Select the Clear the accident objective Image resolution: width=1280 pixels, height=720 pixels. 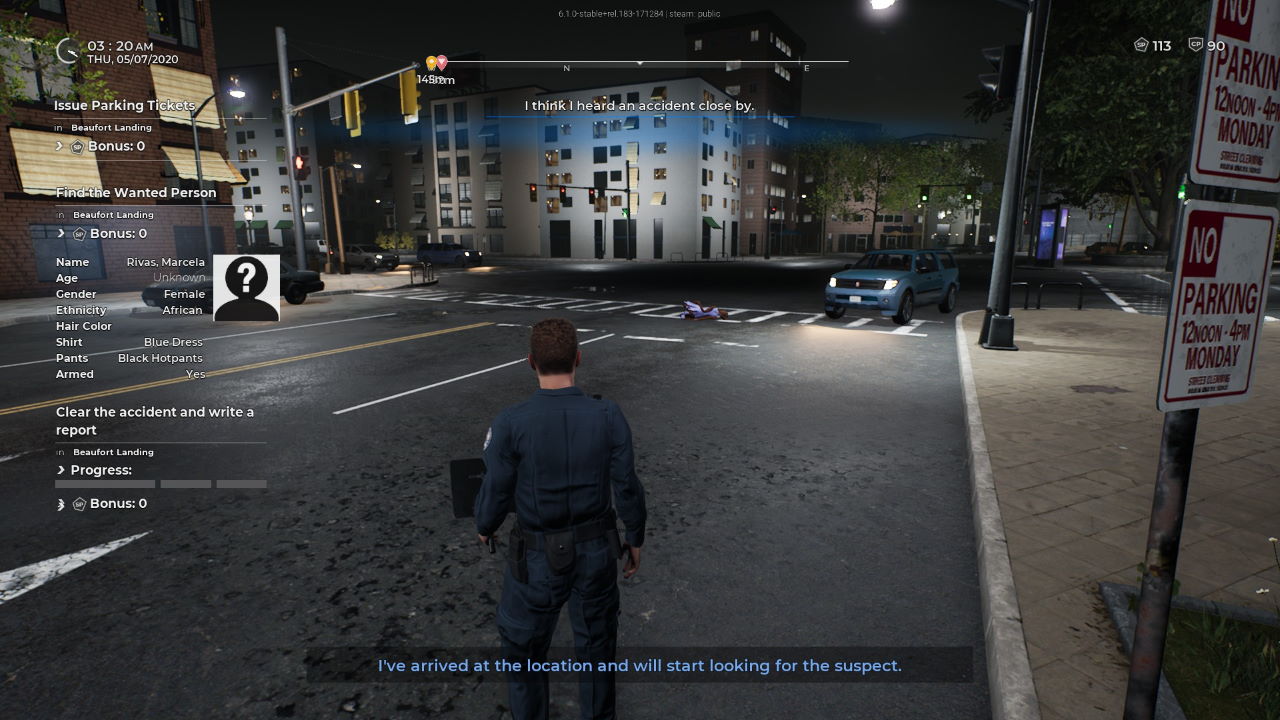pos(155,420)
